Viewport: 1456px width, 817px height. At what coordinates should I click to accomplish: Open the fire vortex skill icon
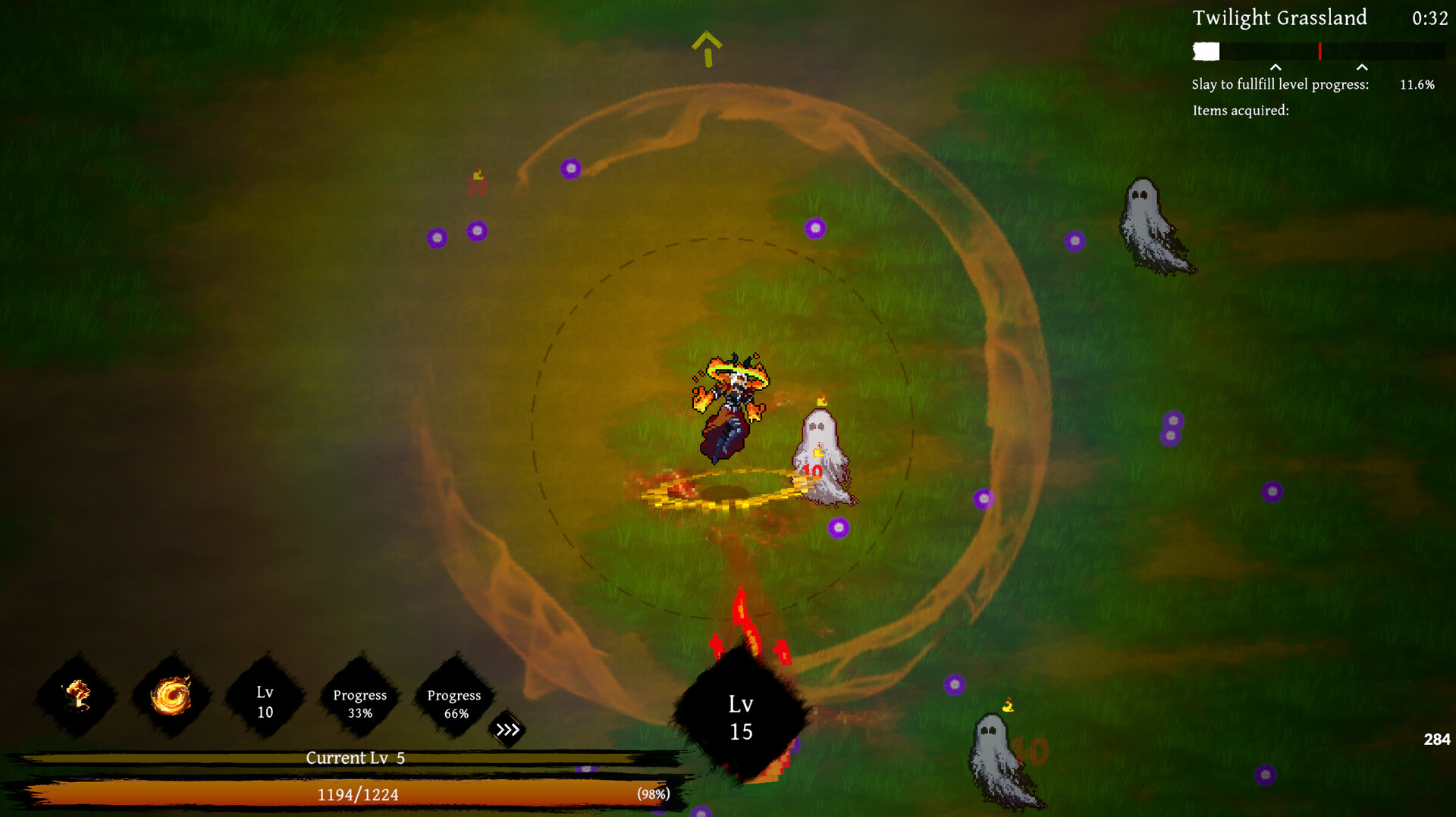pos(171,696)
